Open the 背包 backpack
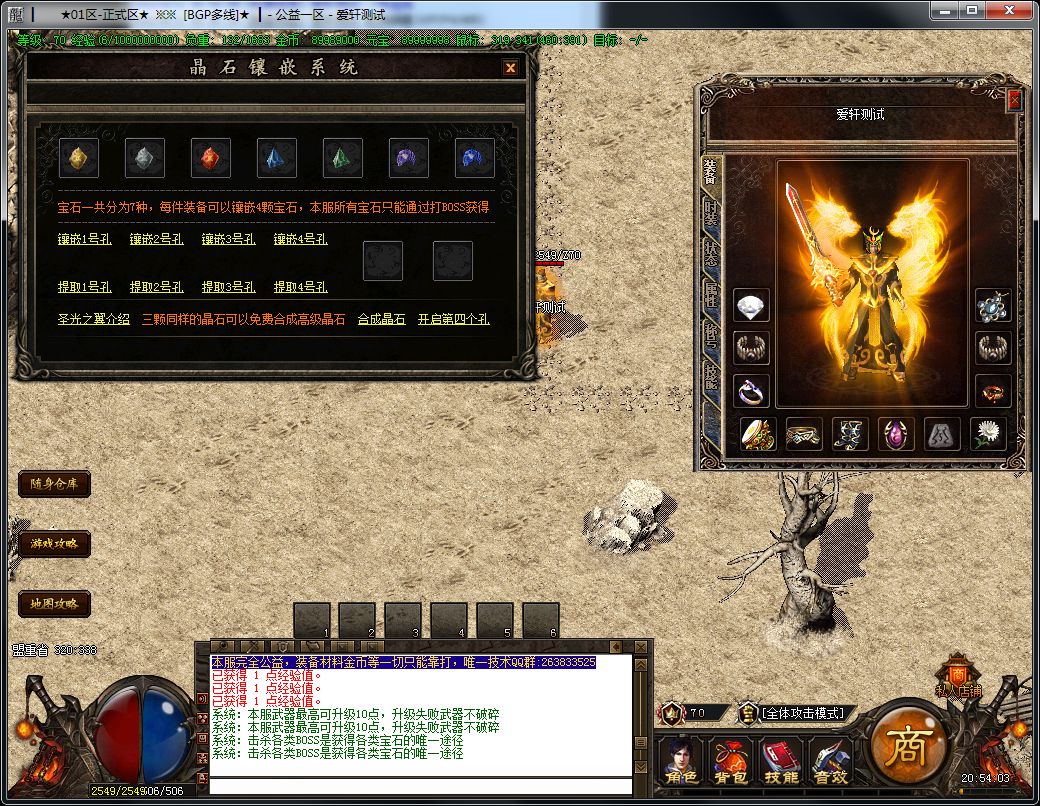Image resolution: width=1040 pixels, height=806 pixels. pyautogui.click(x=730, y=761)
